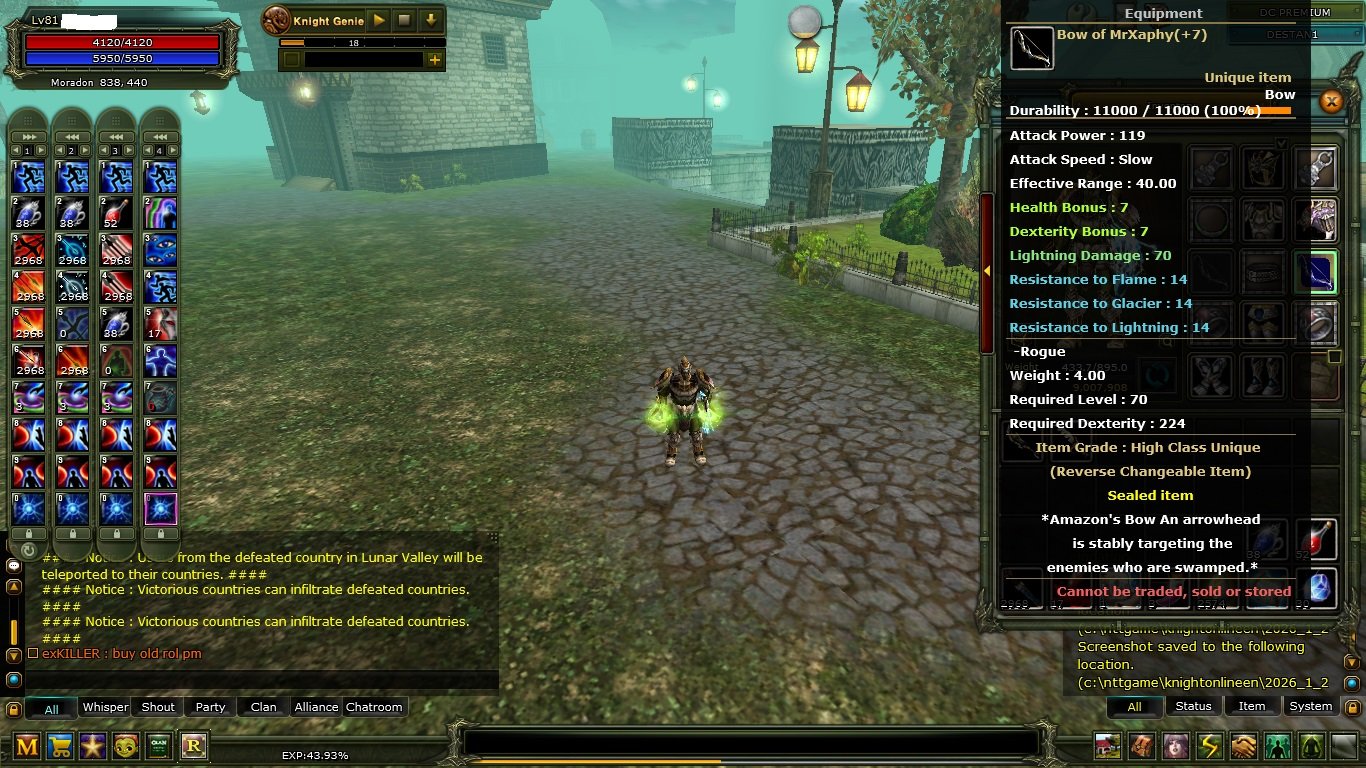The height and width of the screenshot is (768, 1366).
Task: Show the Status message log tab
Action: [1193, 706]
